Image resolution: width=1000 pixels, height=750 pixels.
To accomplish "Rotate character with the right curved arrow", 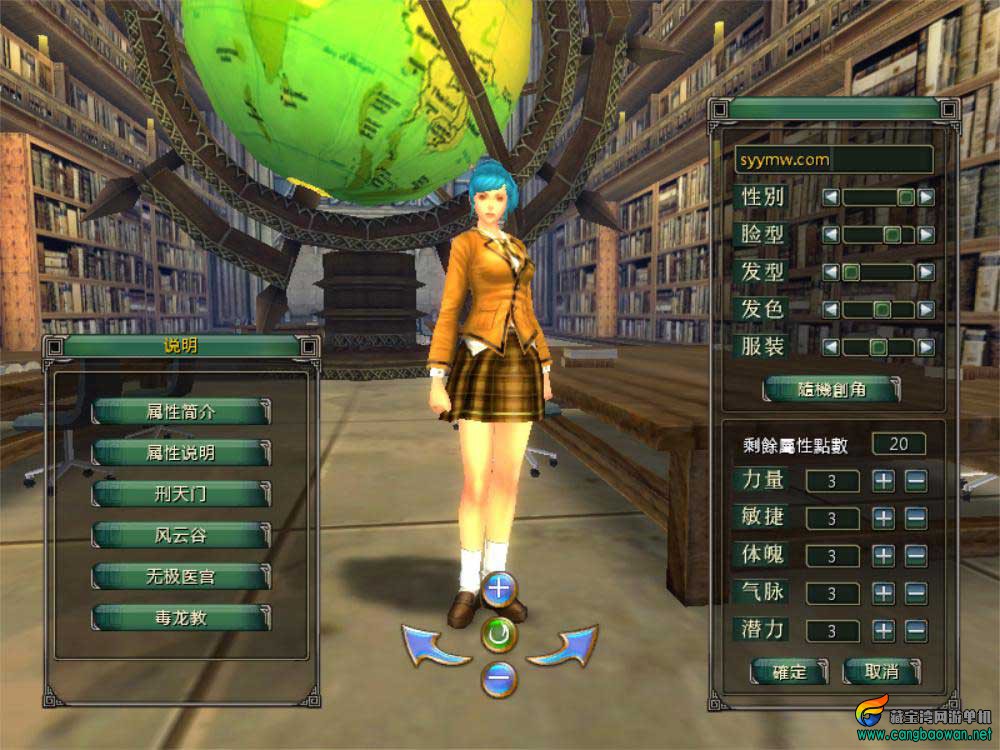I will tap(562, 646).
